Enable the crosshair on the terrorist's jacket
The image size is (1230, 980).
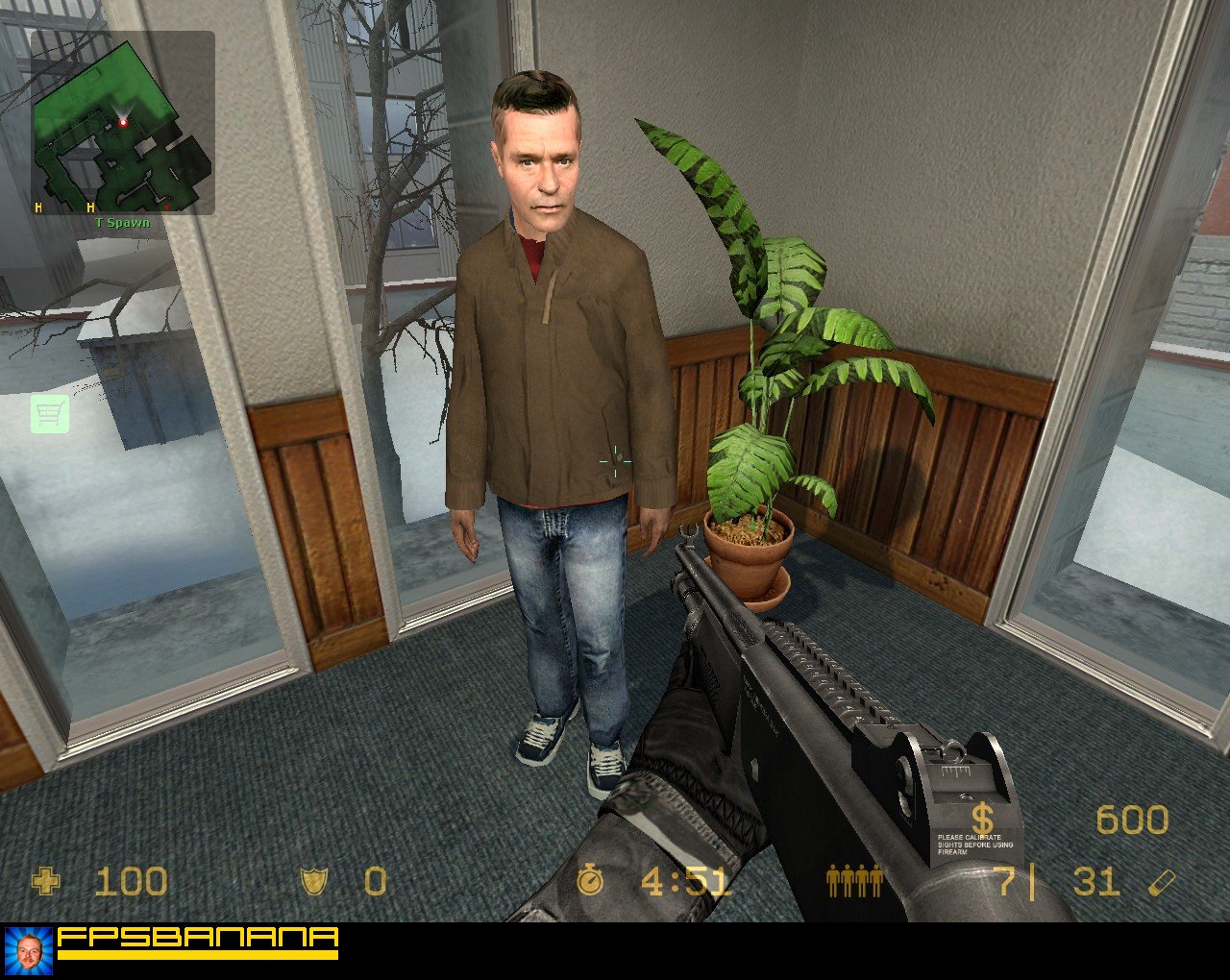tap(613, 461)
